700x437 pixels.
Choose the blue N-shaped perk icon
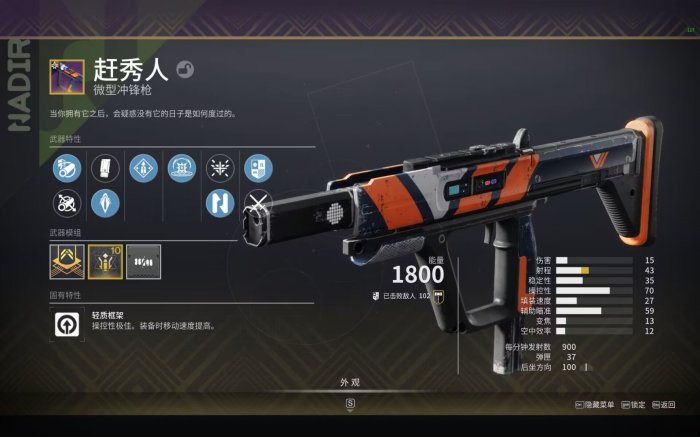tap(220, 204)
